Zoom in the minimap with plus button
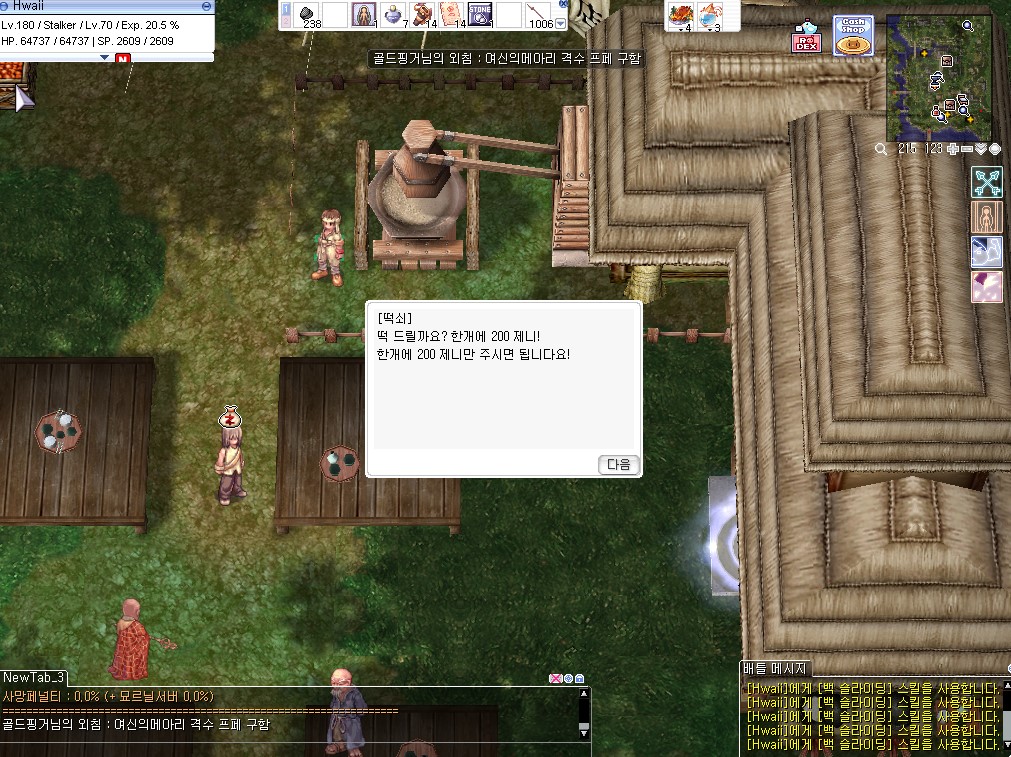1011x757 pixels. 953,149
